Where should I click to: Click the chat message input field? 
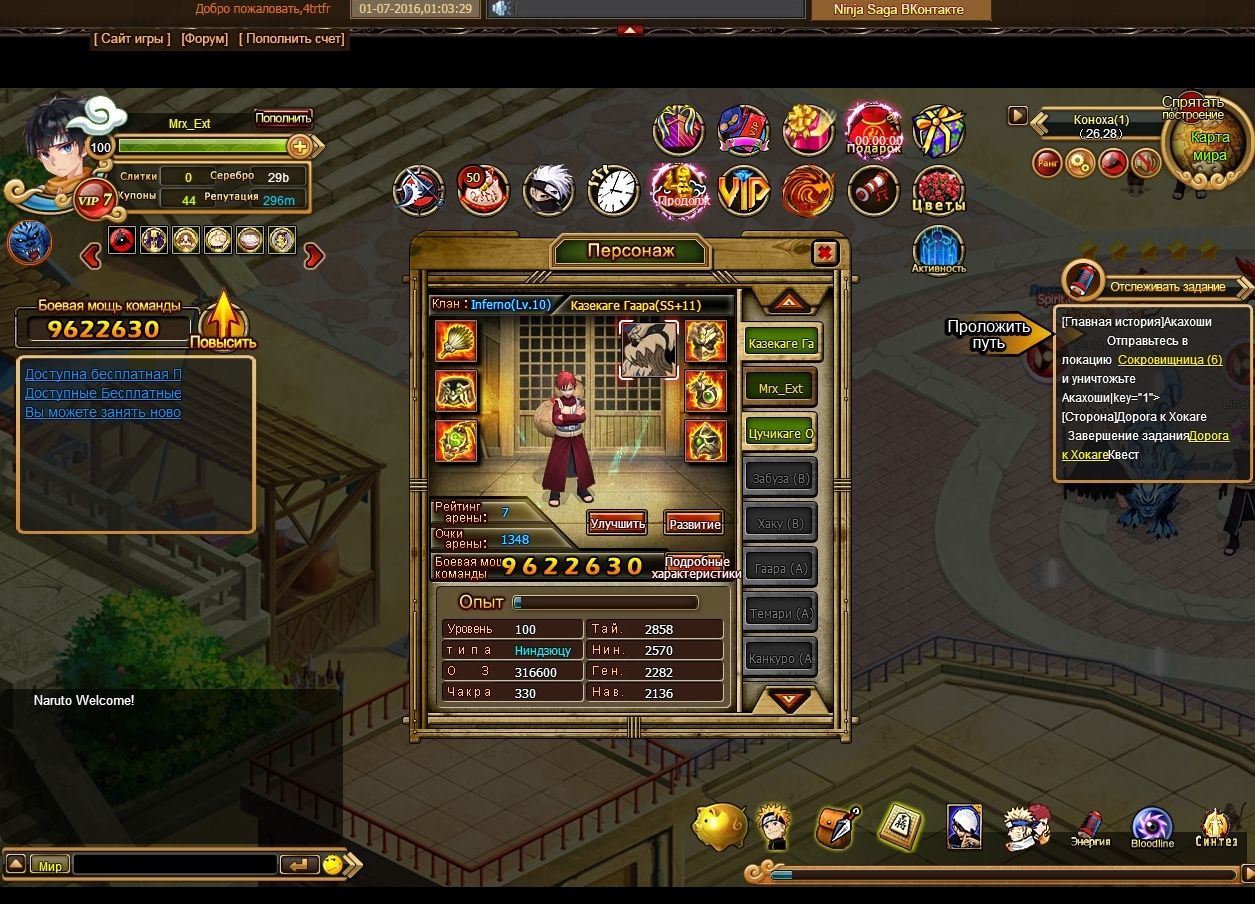pyautogui.click(x=175, y=864)
